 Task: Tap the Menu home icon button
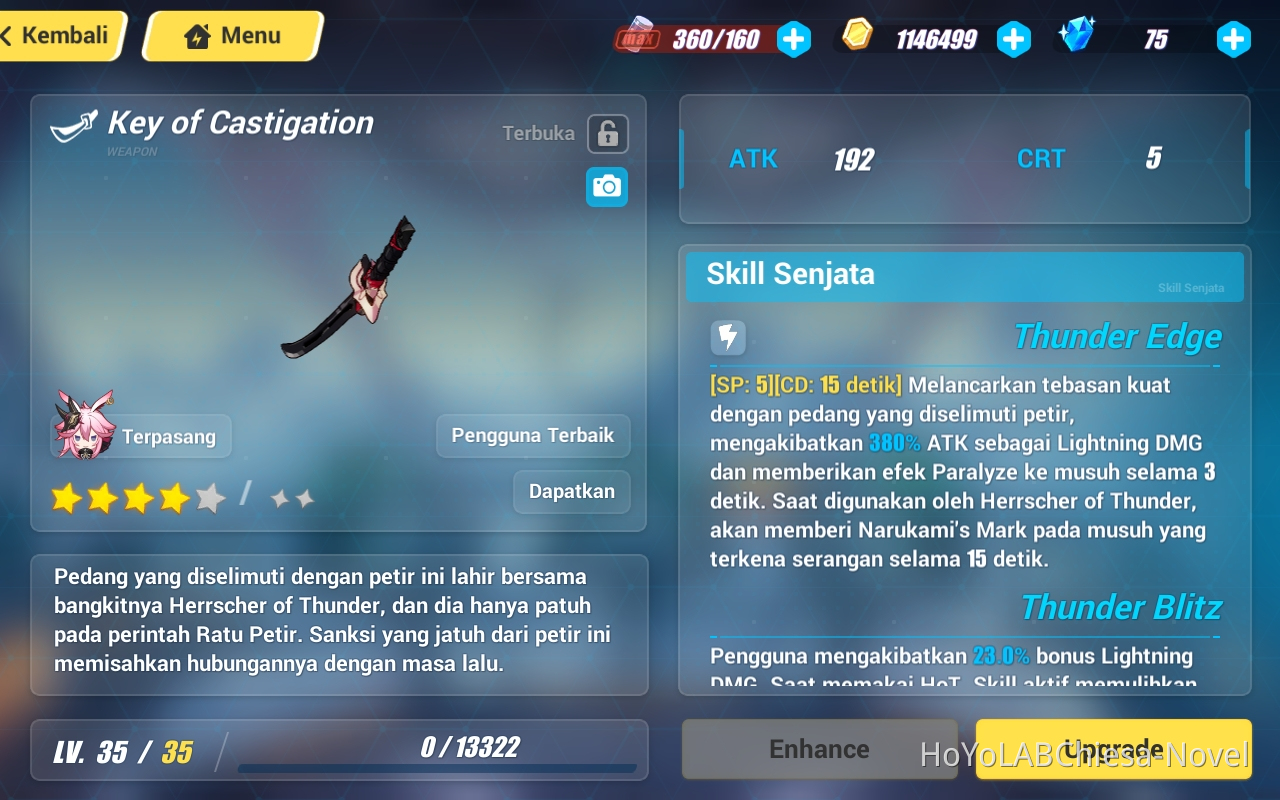[231, 35]
